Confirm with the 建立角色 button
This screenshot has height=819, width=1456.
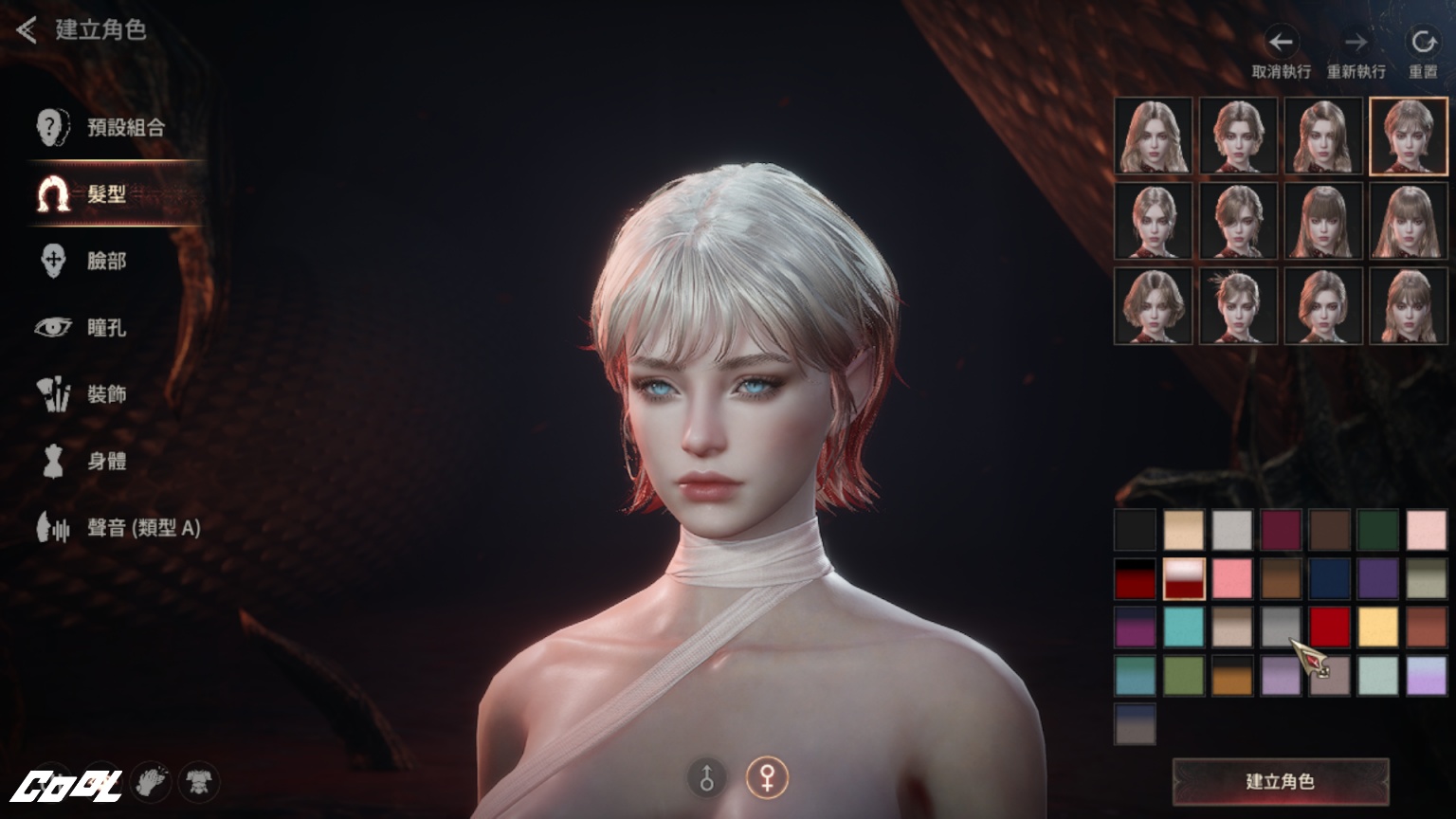[1280, 782]
